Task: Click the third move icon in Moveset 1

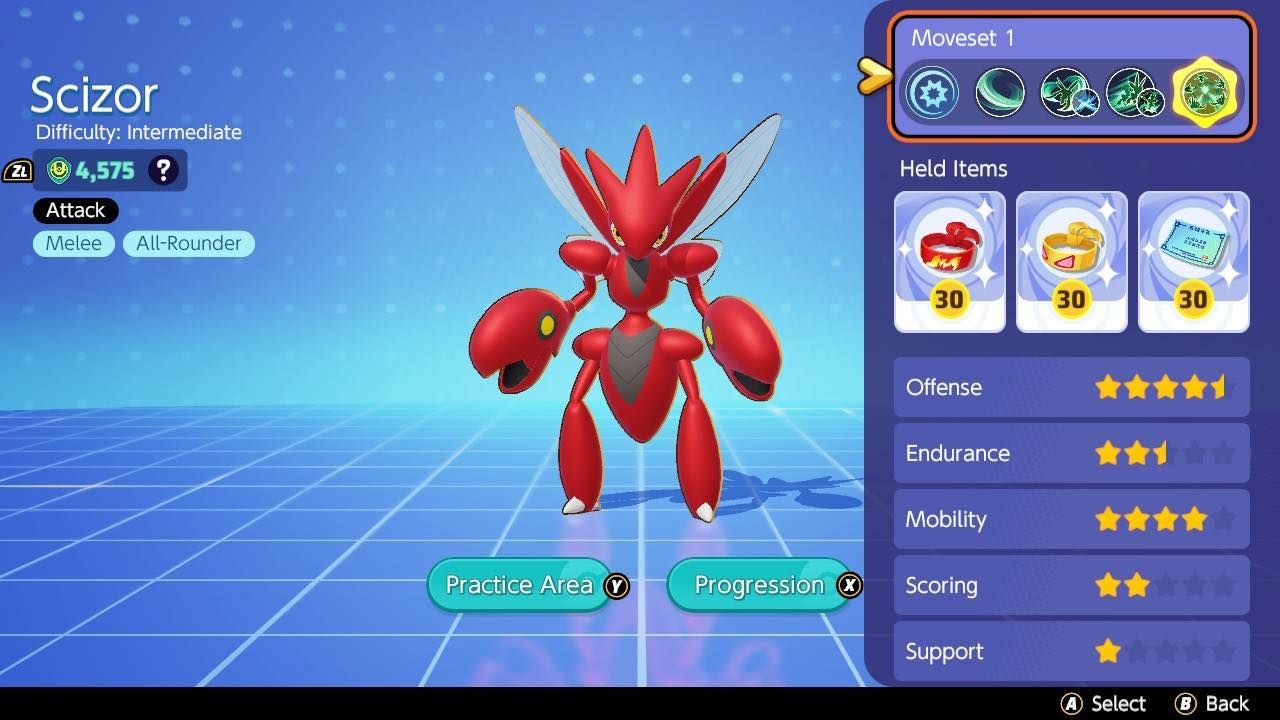Action: [1068, 93]
